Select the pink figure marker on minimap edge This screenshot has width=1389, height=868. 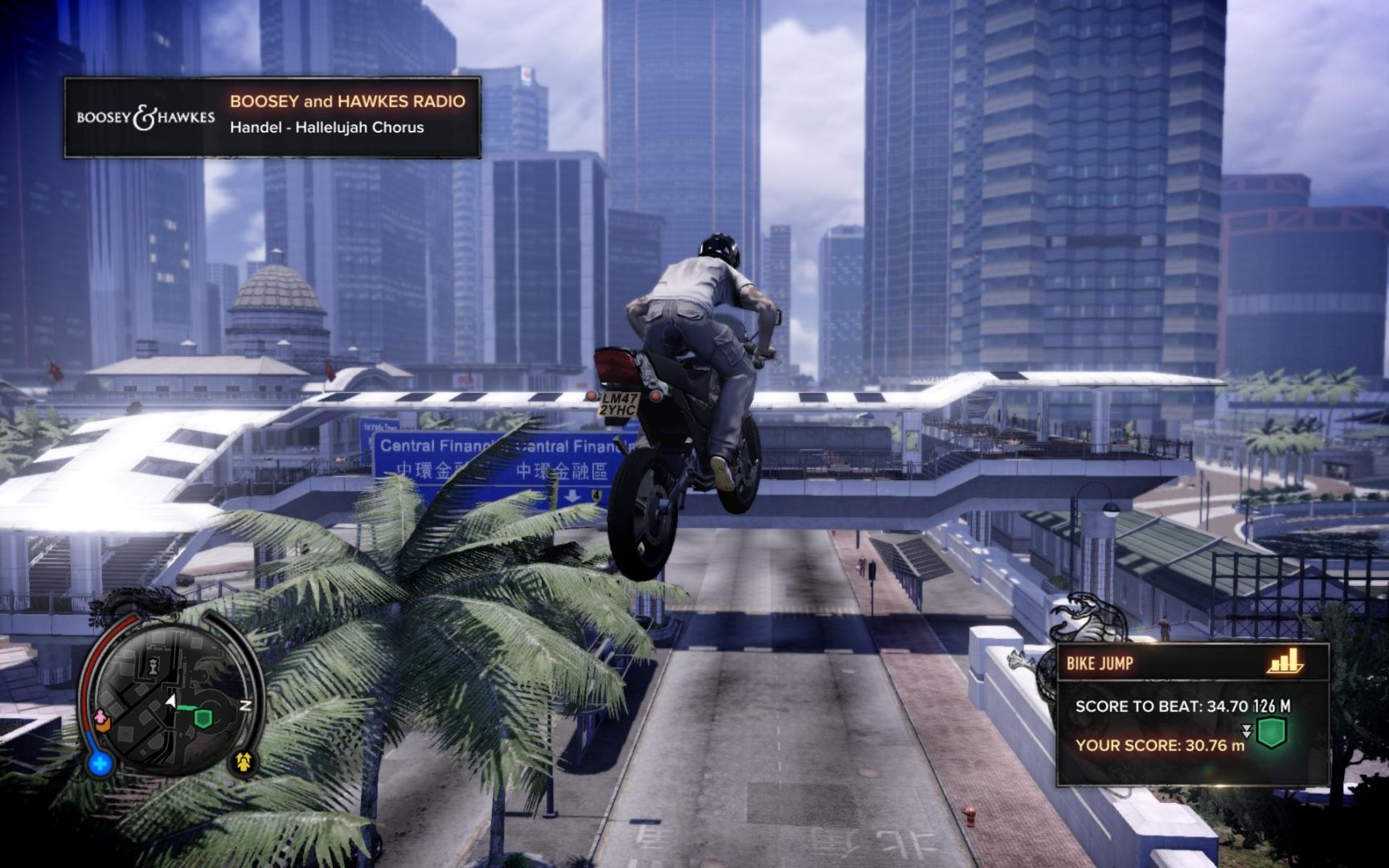[x=101, y=716]
